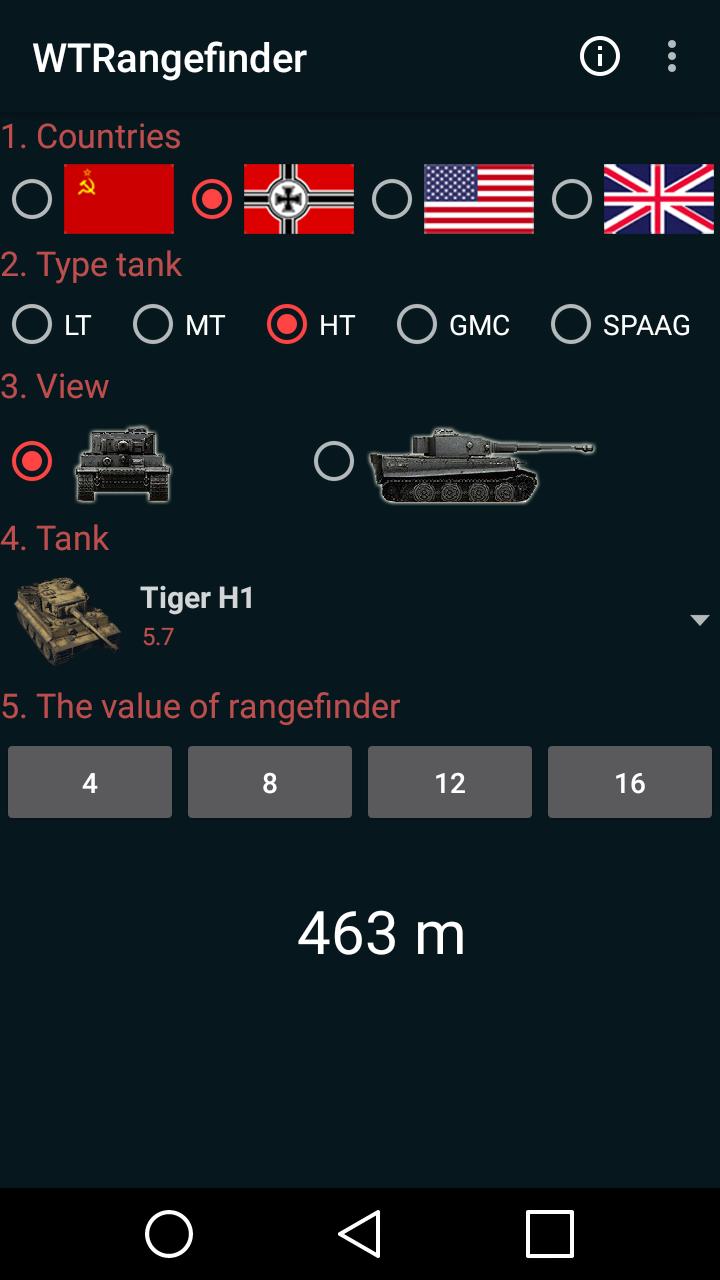Choose MT tank type

[x=153, y=325]
